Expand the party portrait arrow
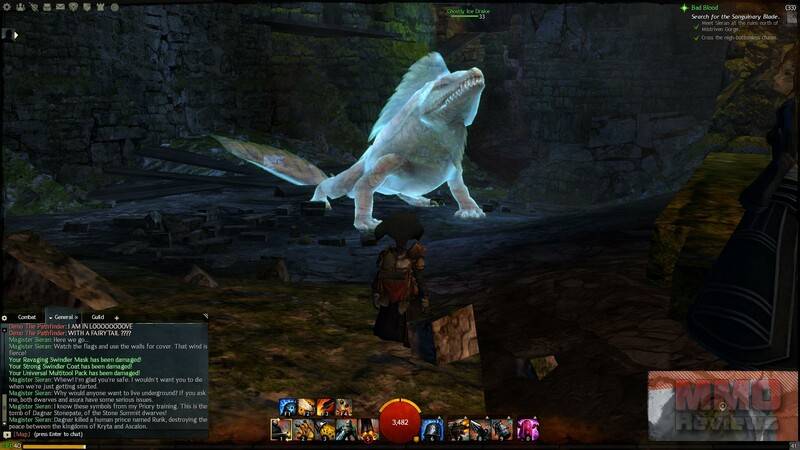 pos(15,35)
